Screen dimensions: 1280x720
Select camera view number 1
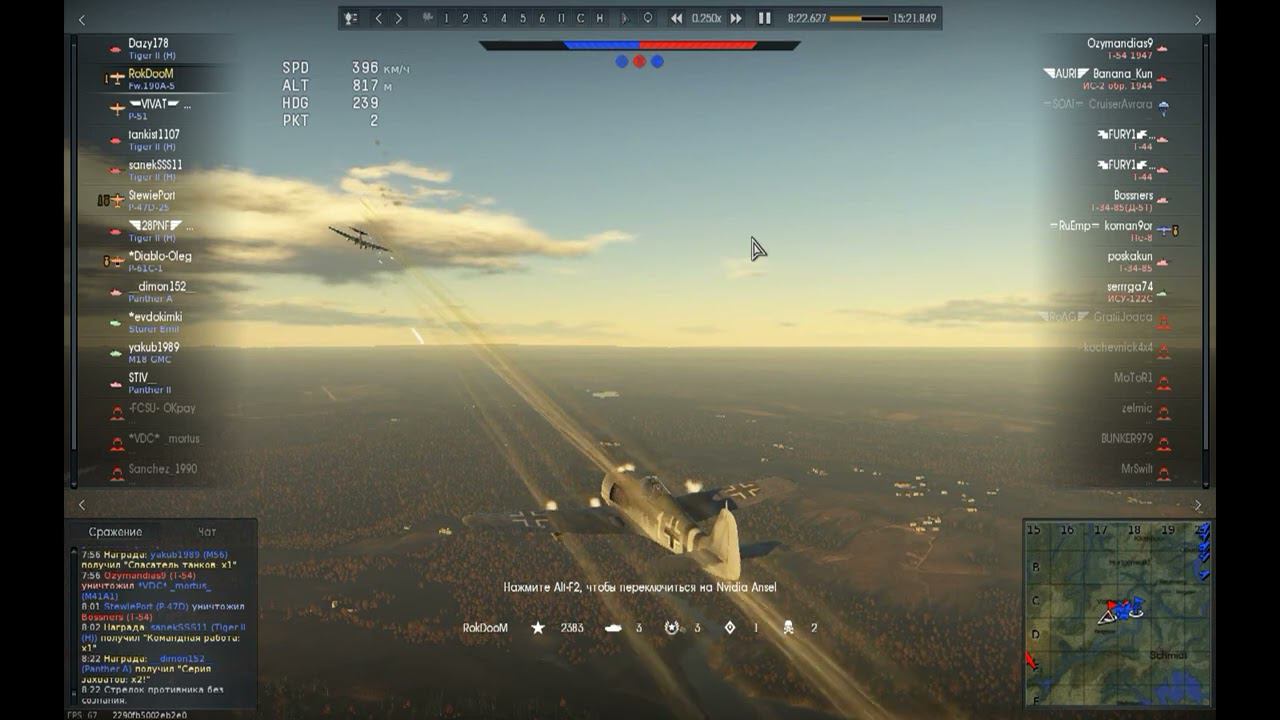click(446, 18)
